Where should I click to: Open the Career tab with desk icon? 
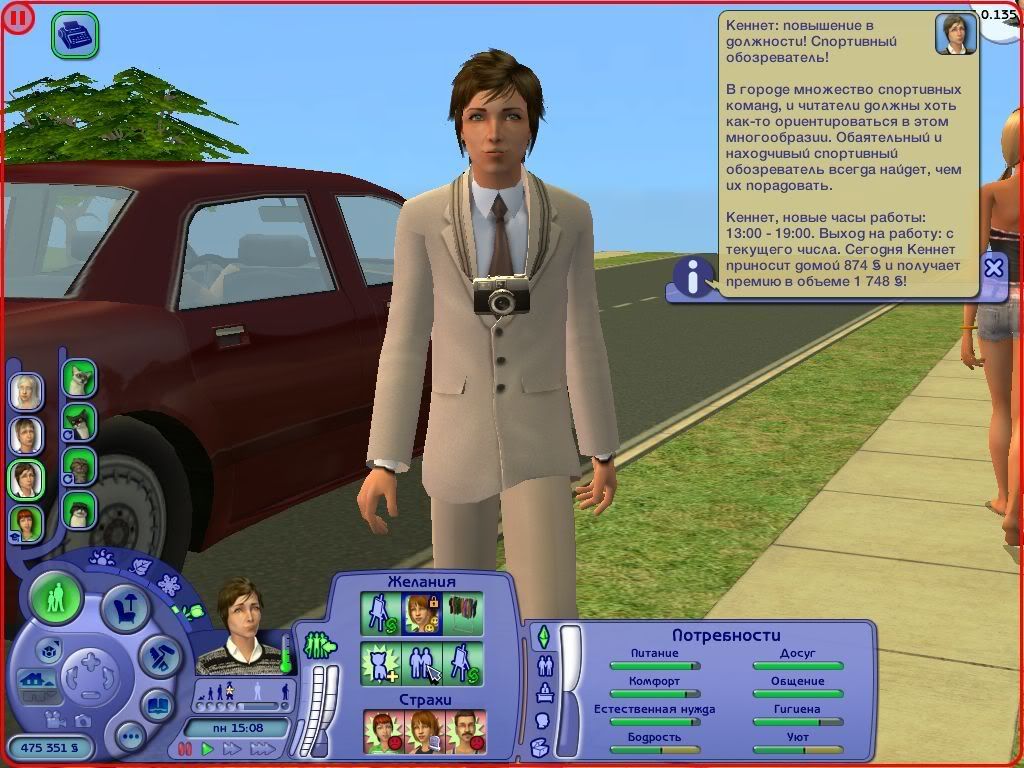(545, 692)
